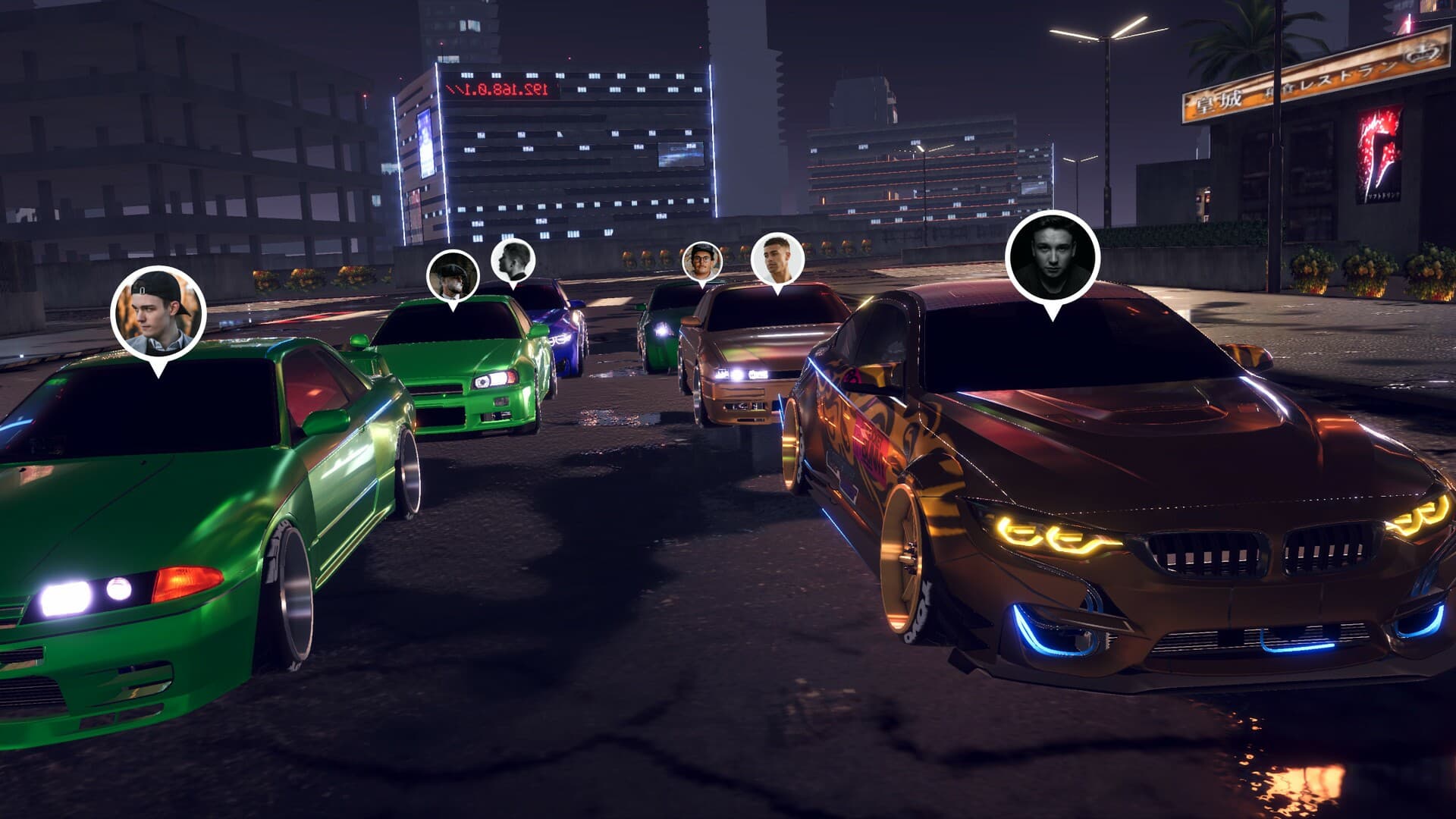Open the black-and-white avatar above the BMW
The height and width of the screenshot is (819, 1456).
(1052, 257)
